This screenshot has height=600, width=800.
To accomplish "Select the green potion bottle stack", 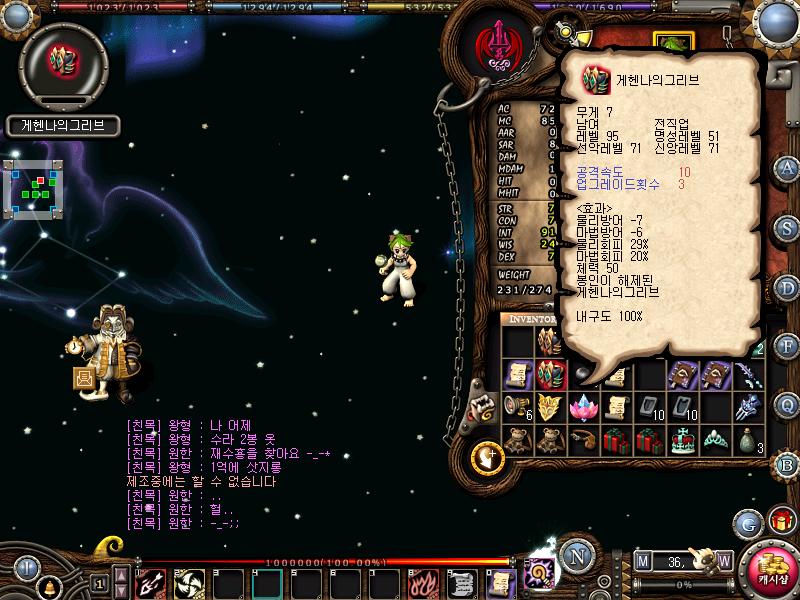I will tap(747, 439).
